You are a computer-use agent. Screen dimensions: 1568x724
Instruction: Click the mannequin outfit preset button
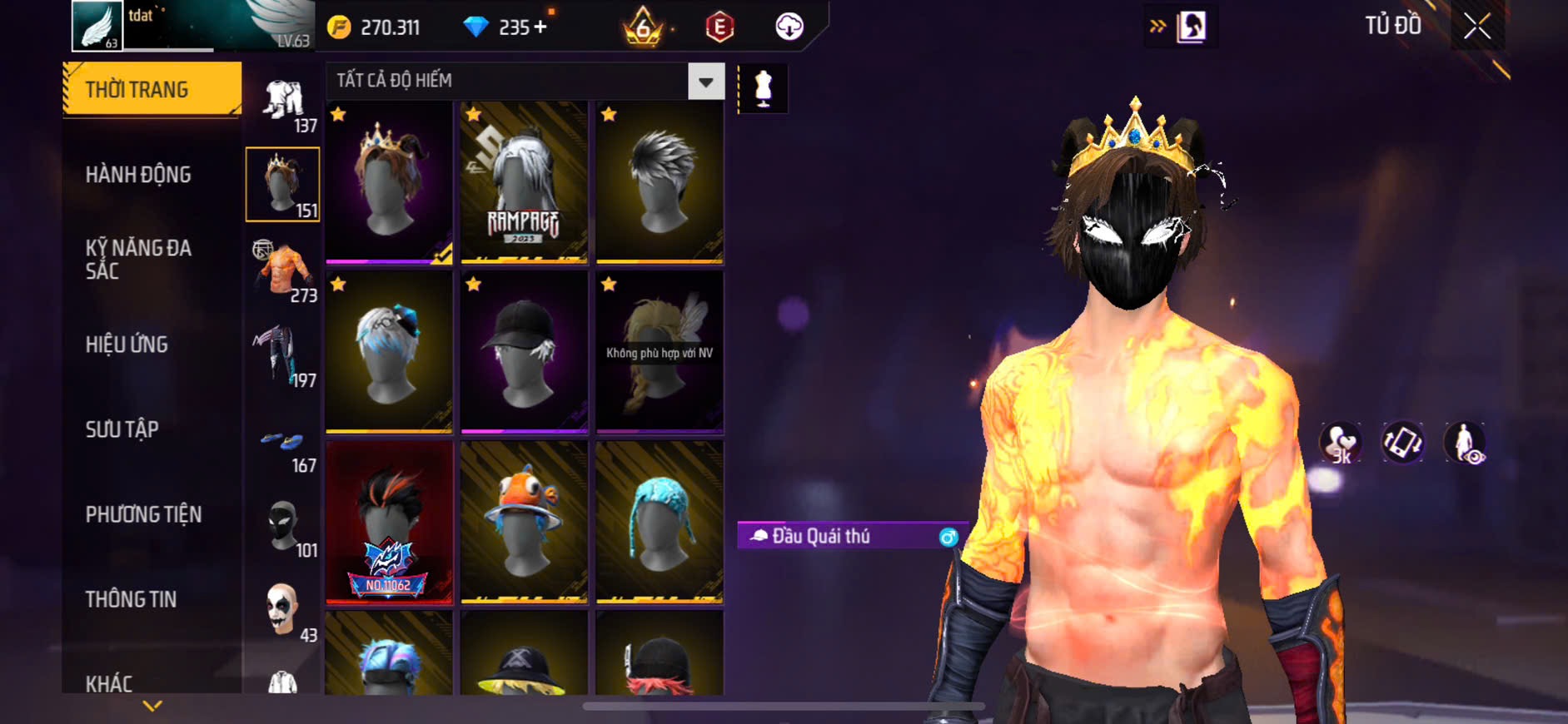pyautogui.click(x=763, y=87)
